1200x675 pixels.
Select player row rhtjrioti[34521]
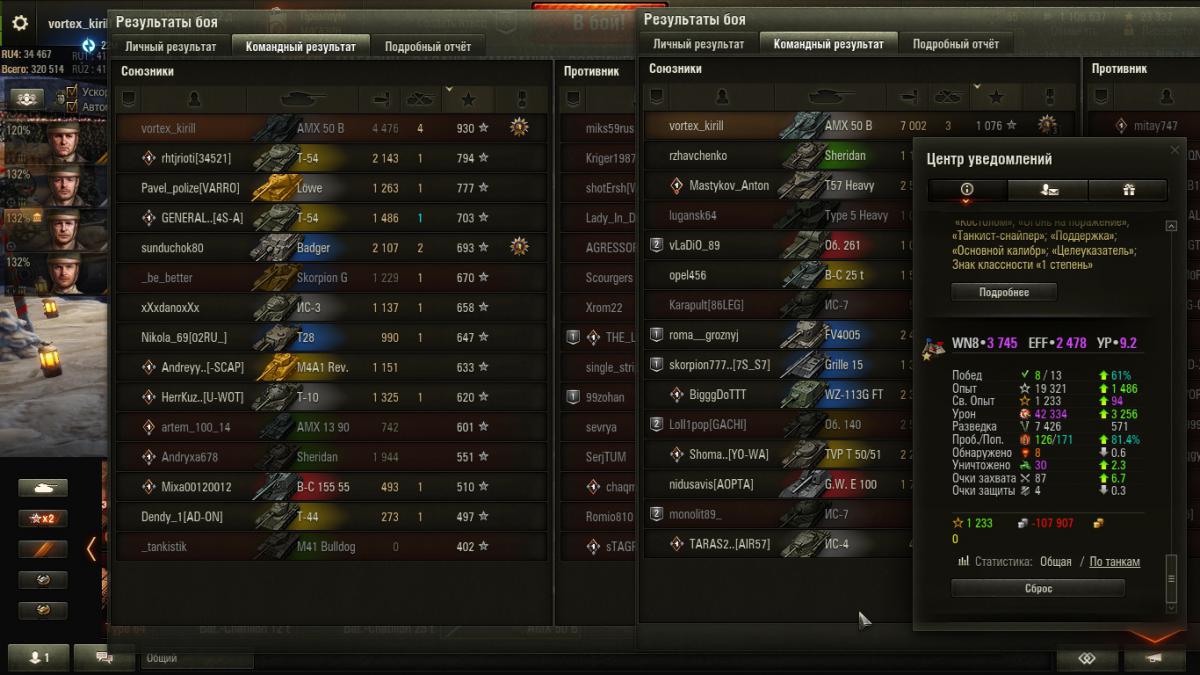tap(331, 158)
